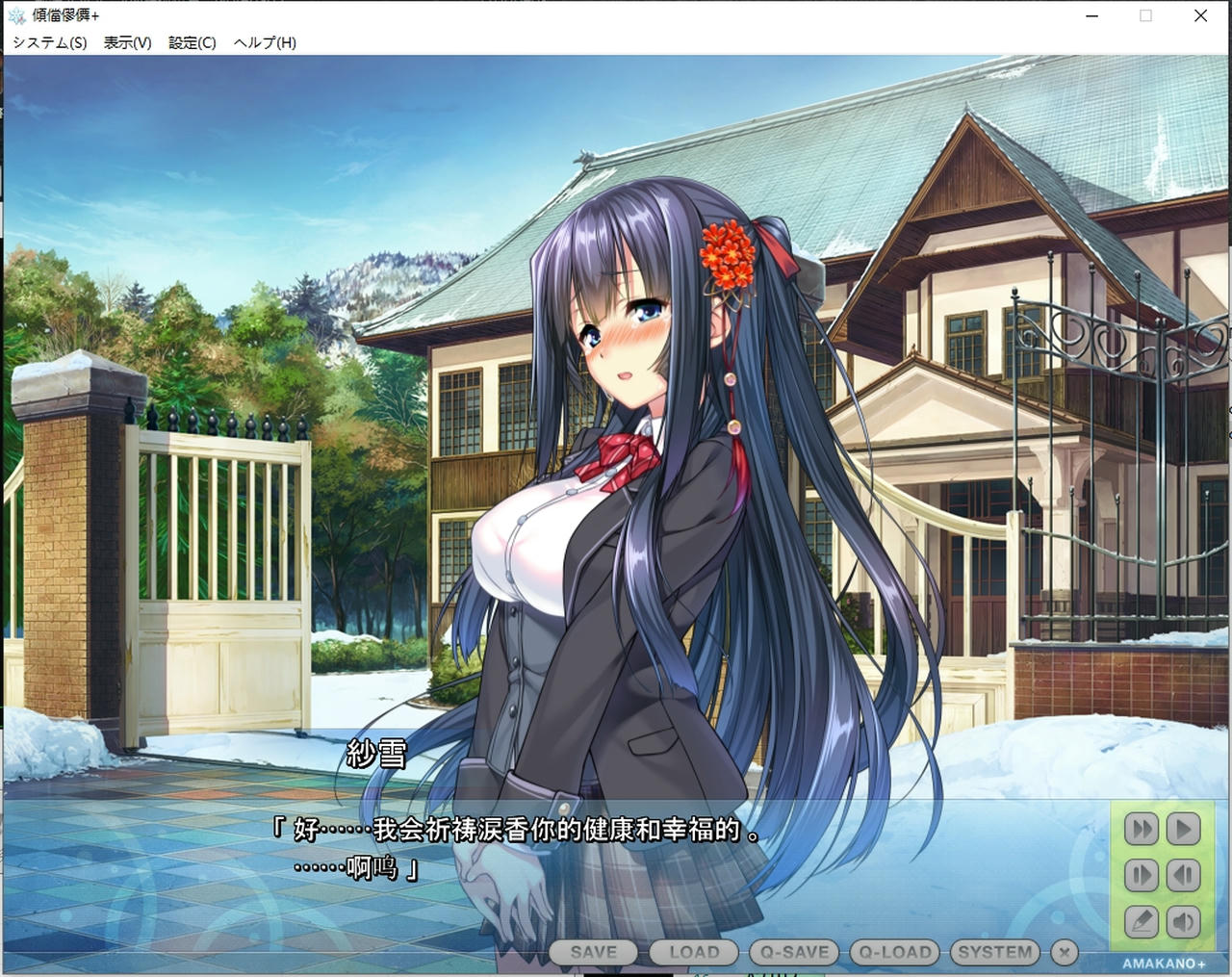Screen dimensions: 1232x977
Task: Enable auto-play with the play icon
Action: point(1184,829)
